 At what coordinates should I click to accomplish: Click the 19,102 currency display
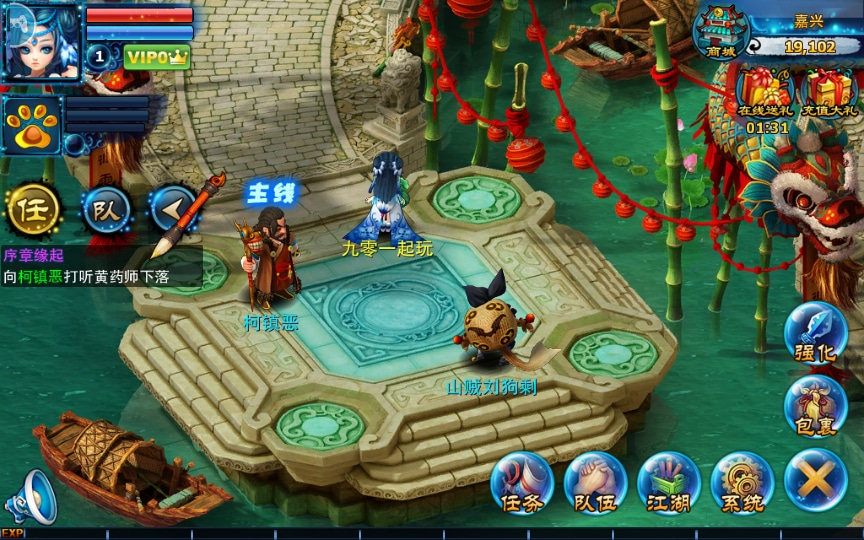806,46
